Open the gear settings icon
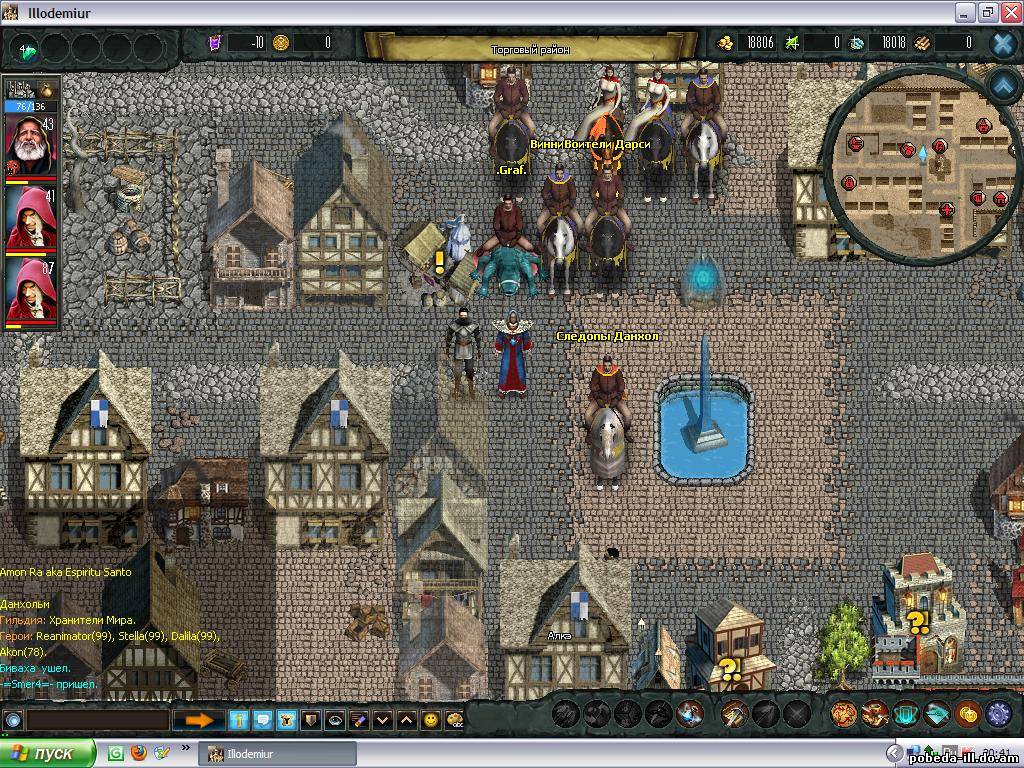Screen dimensions: 1024x768 998,713
